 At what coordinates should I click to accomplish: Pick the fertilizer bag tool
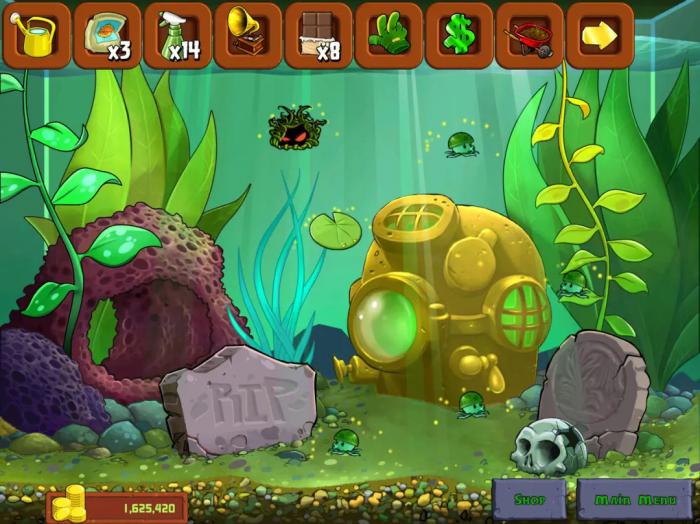coord(107,35)
